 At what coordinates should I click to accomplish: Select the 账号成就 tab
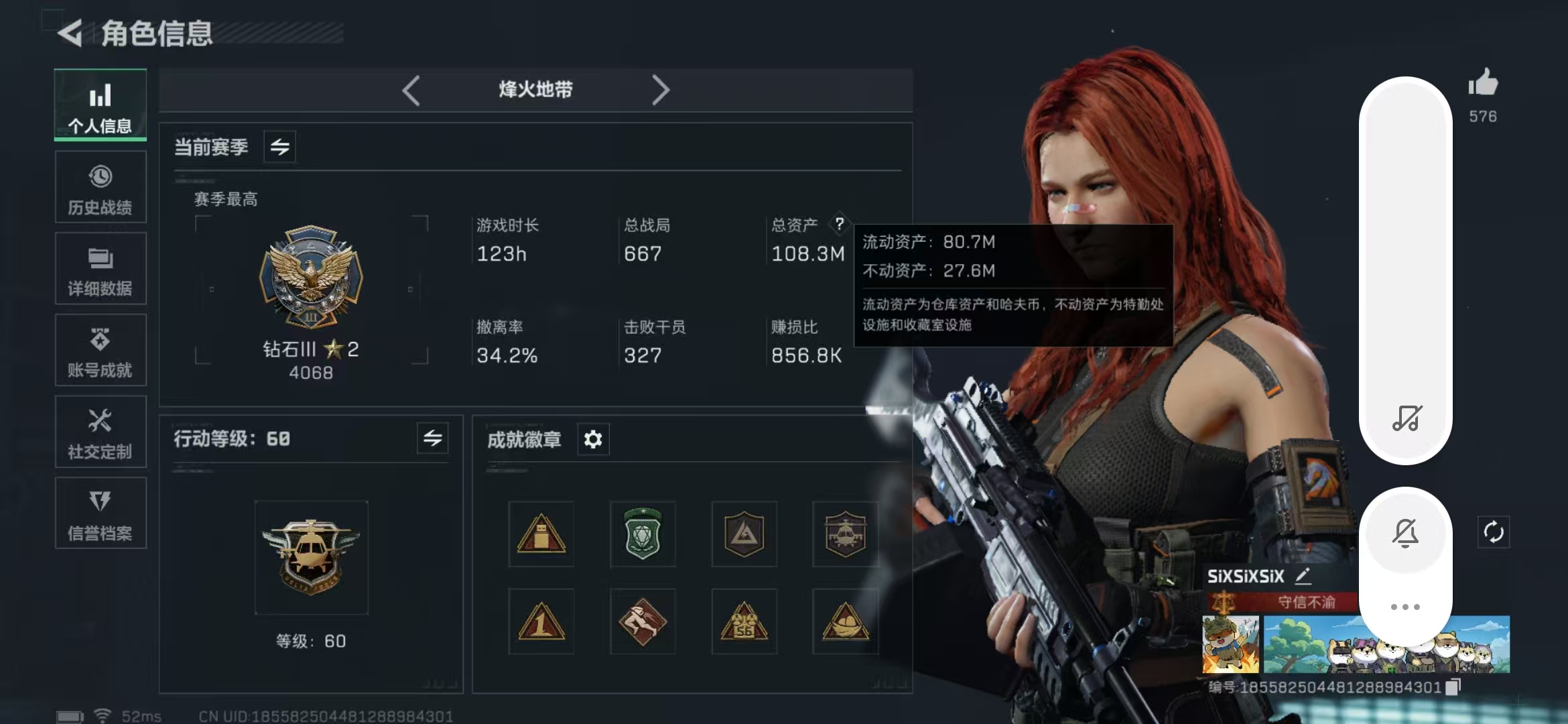[101, 351]
